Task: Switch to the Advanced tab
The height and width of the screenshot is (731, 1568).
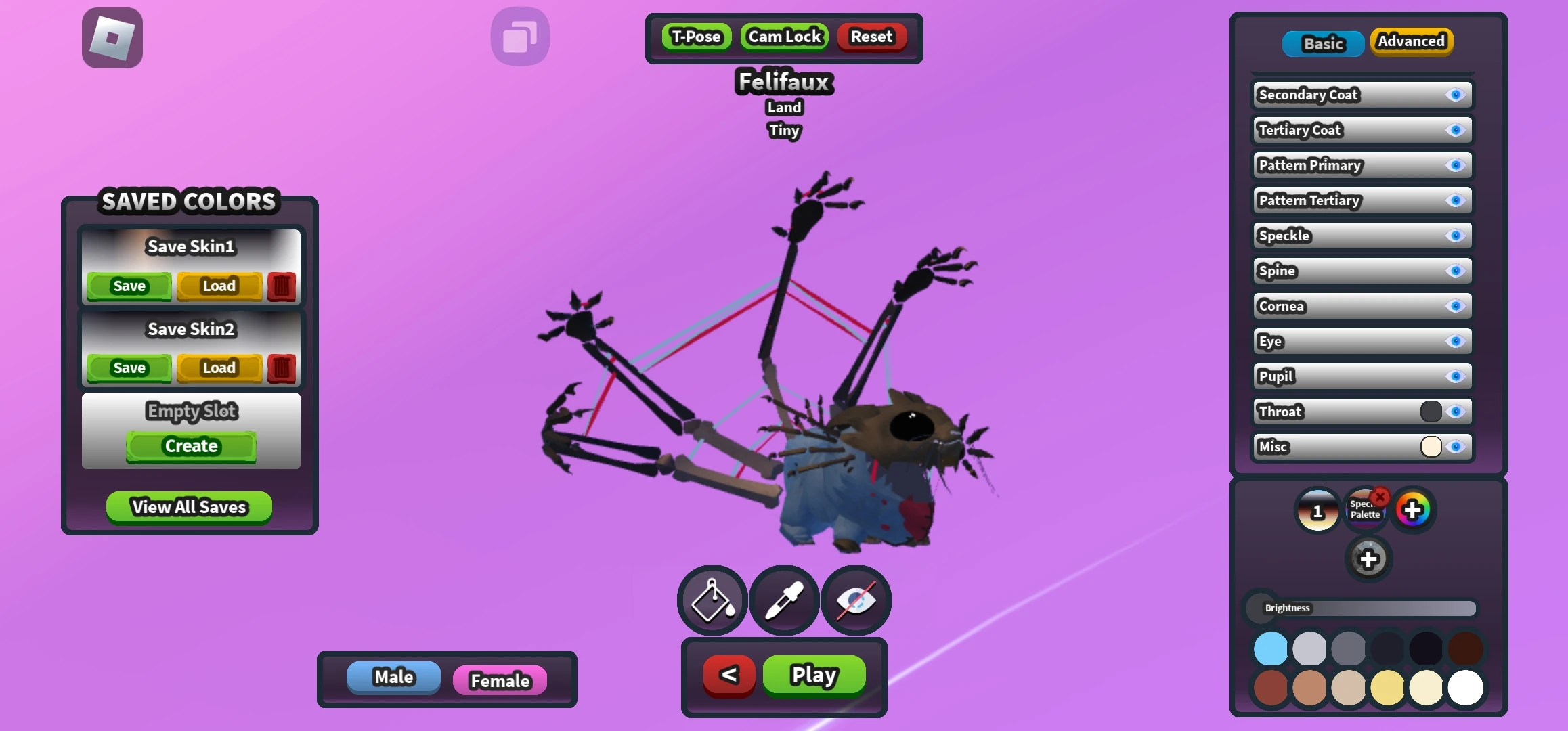Action: click(1411, 41)
